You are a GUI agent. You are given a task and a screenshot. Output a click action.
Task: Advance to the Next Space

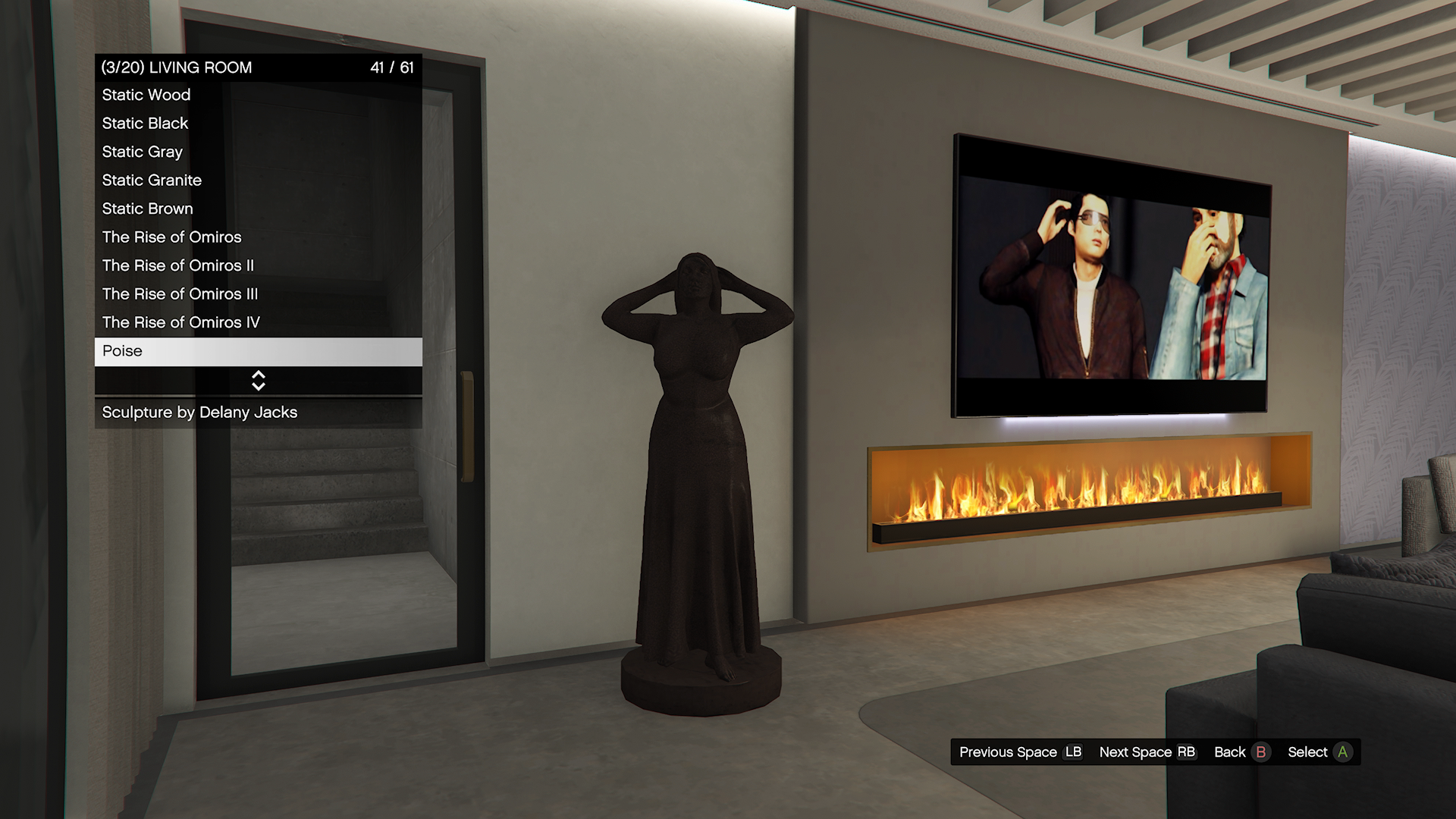1147,752
